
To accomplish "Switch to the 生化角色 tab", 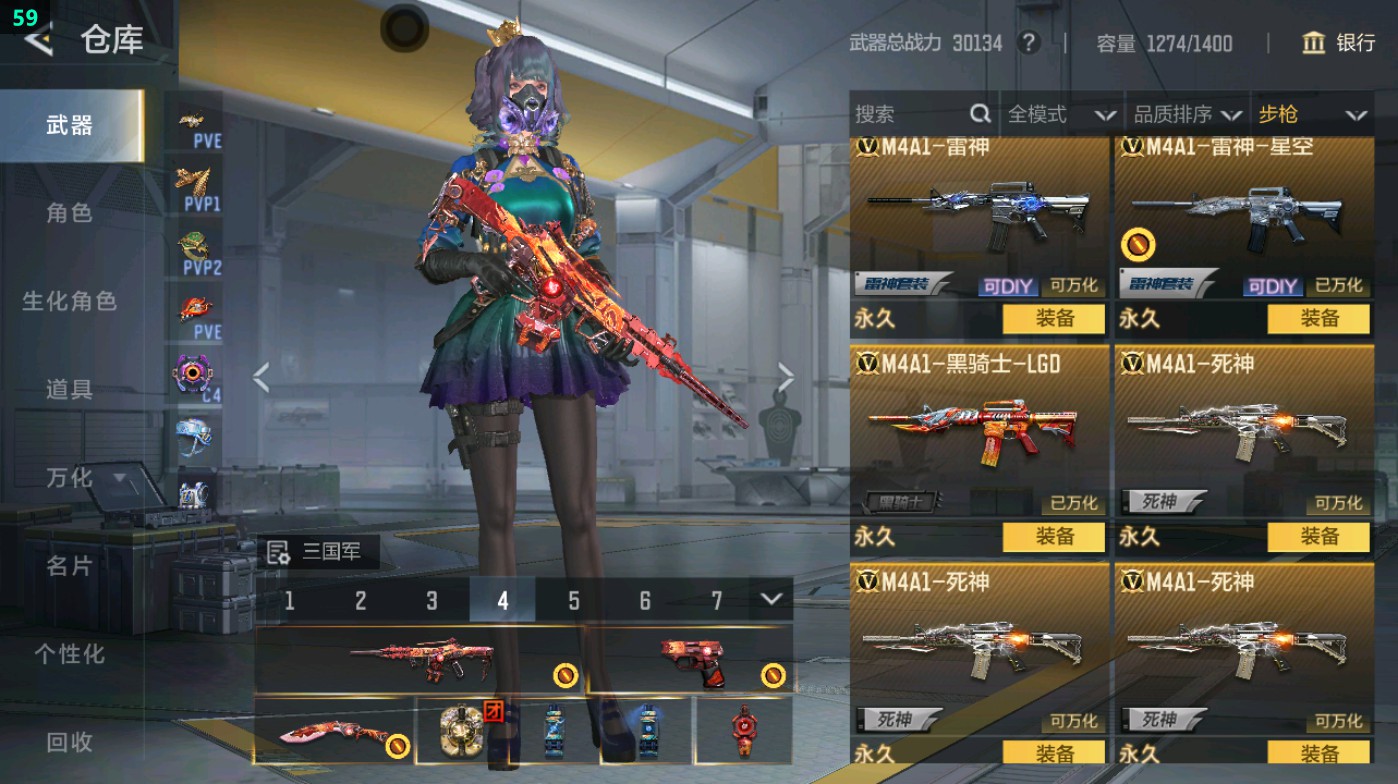I will tap(69, 301).
